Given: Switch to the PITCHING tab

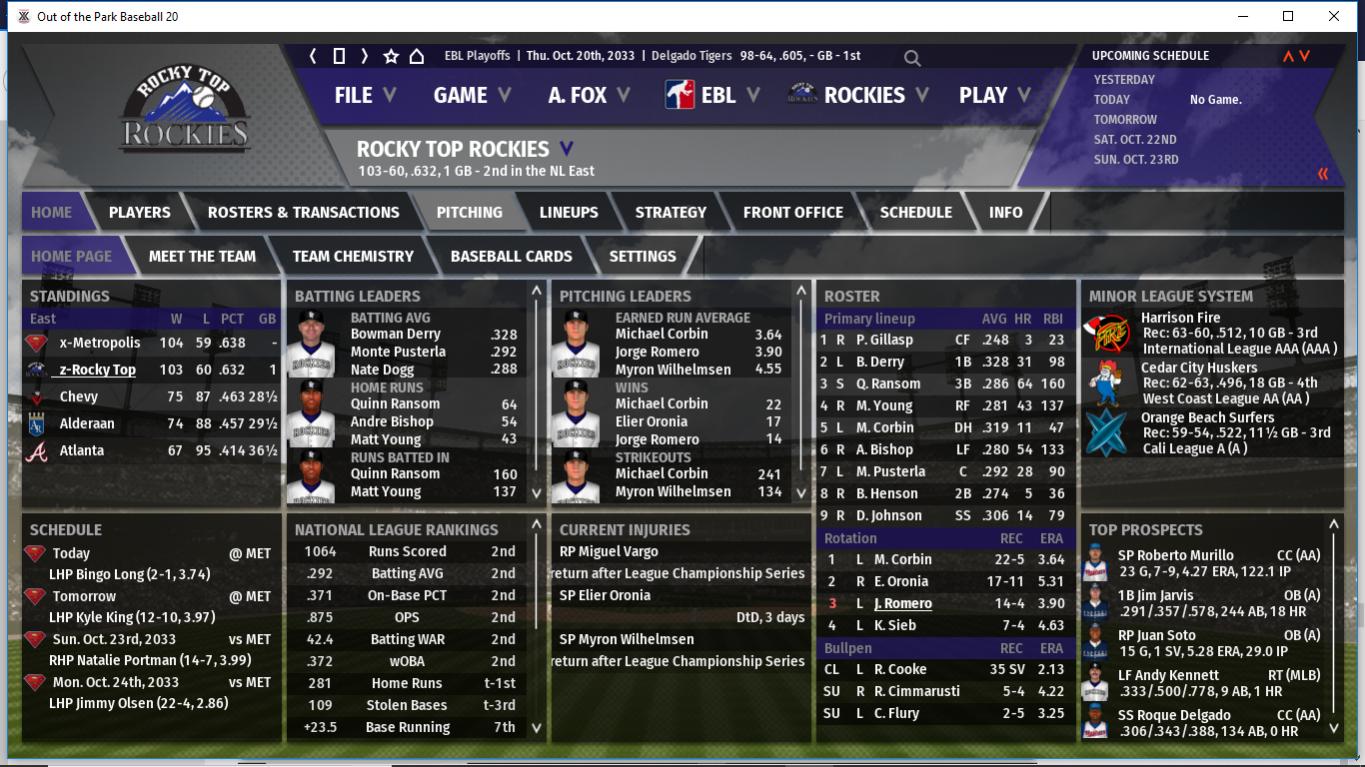Looking at the screenshot, I should pyautogui.click(x=469, y=212).
